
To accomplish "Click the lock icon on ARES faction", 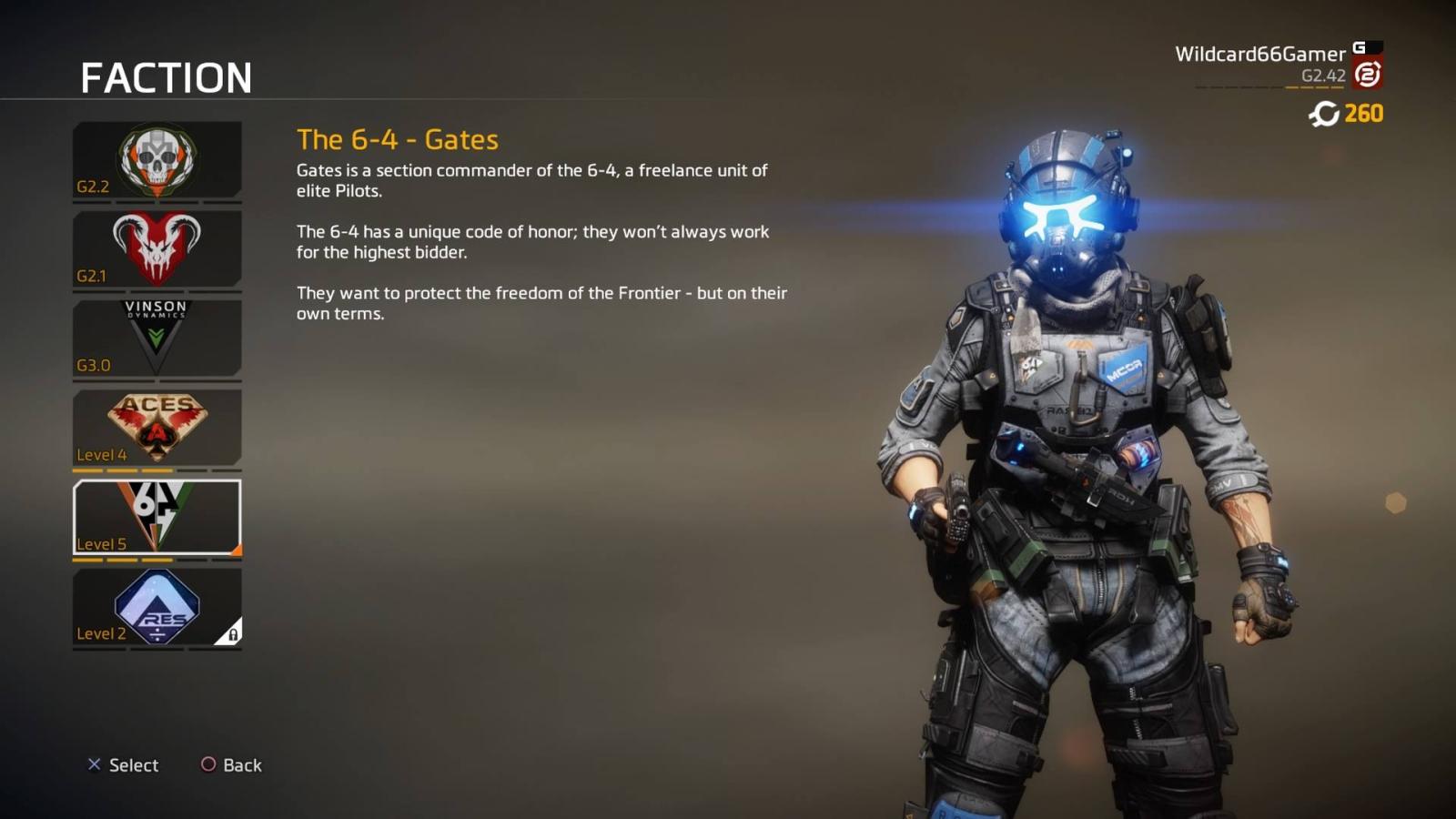I will [232, 633].
